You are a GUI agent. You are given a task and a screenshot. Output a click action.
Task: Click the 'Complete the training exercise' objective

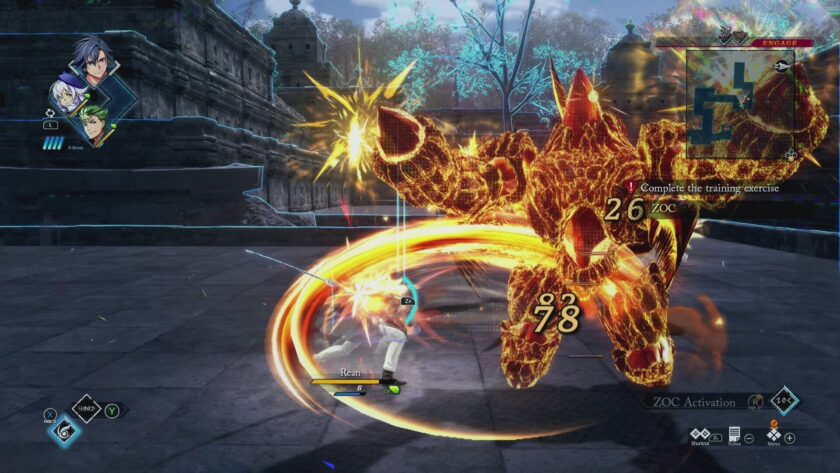[709, 187]
